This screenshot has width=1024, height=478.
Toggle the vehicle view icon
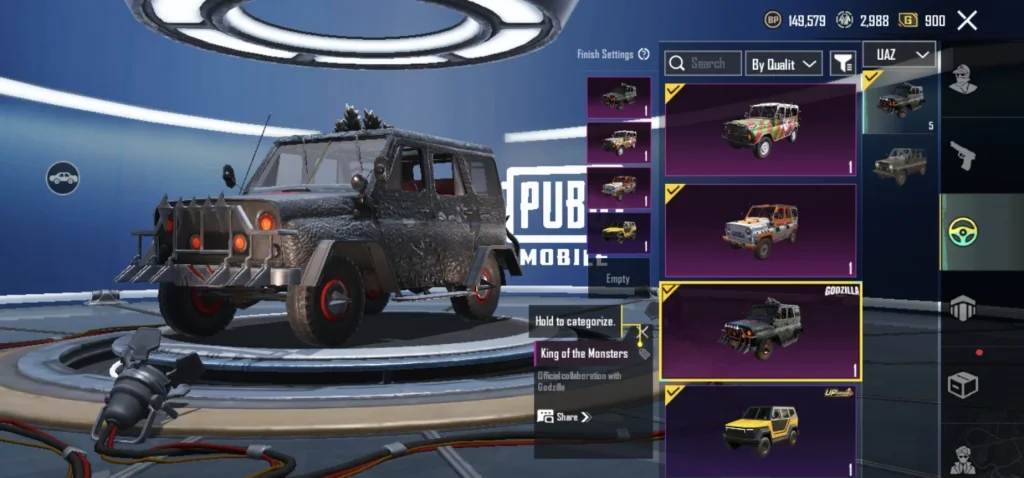point(62,178)
